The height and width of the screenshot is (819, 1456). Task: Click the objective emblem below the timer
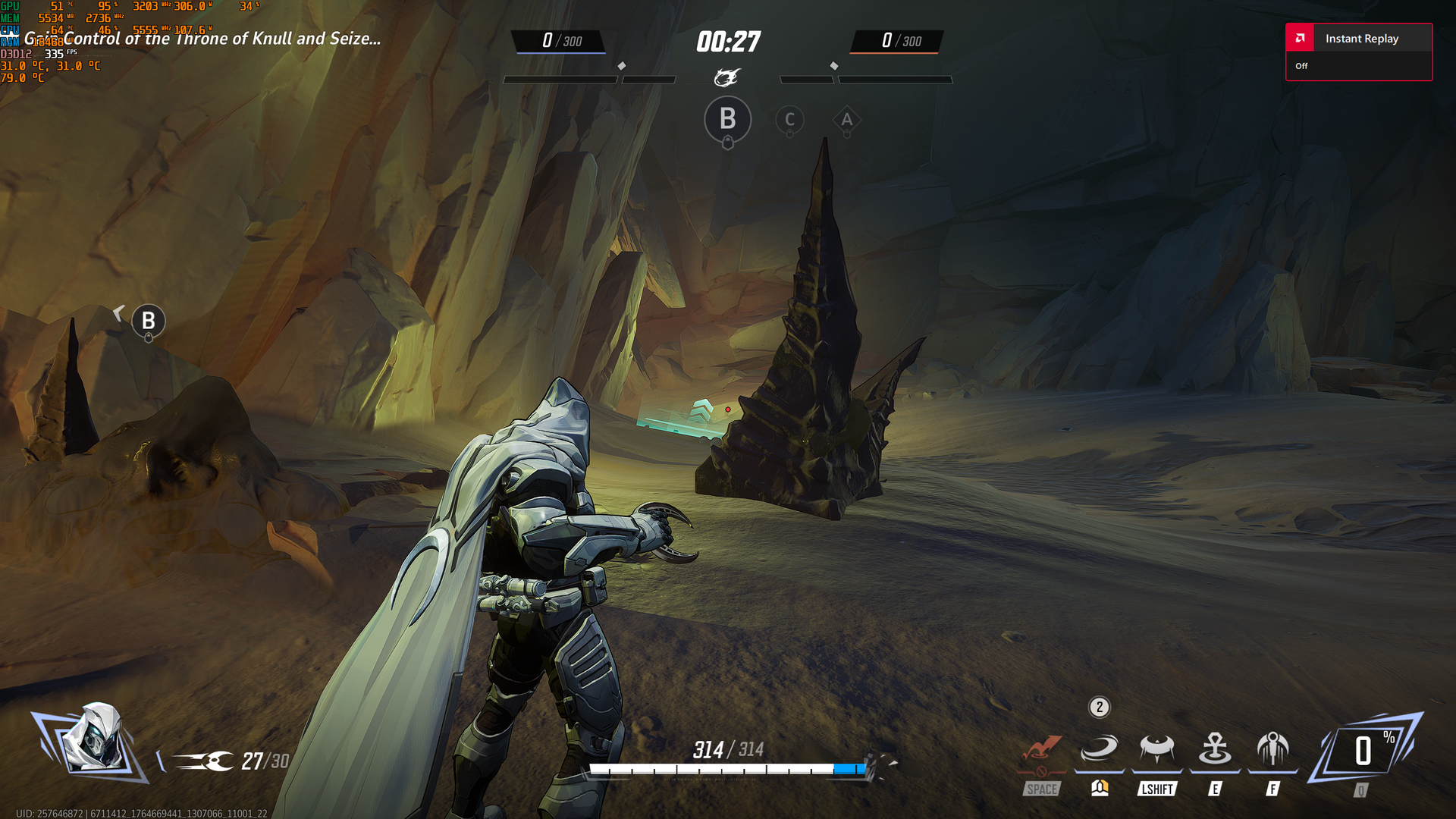pyautogui.click(x=726, y=77)
